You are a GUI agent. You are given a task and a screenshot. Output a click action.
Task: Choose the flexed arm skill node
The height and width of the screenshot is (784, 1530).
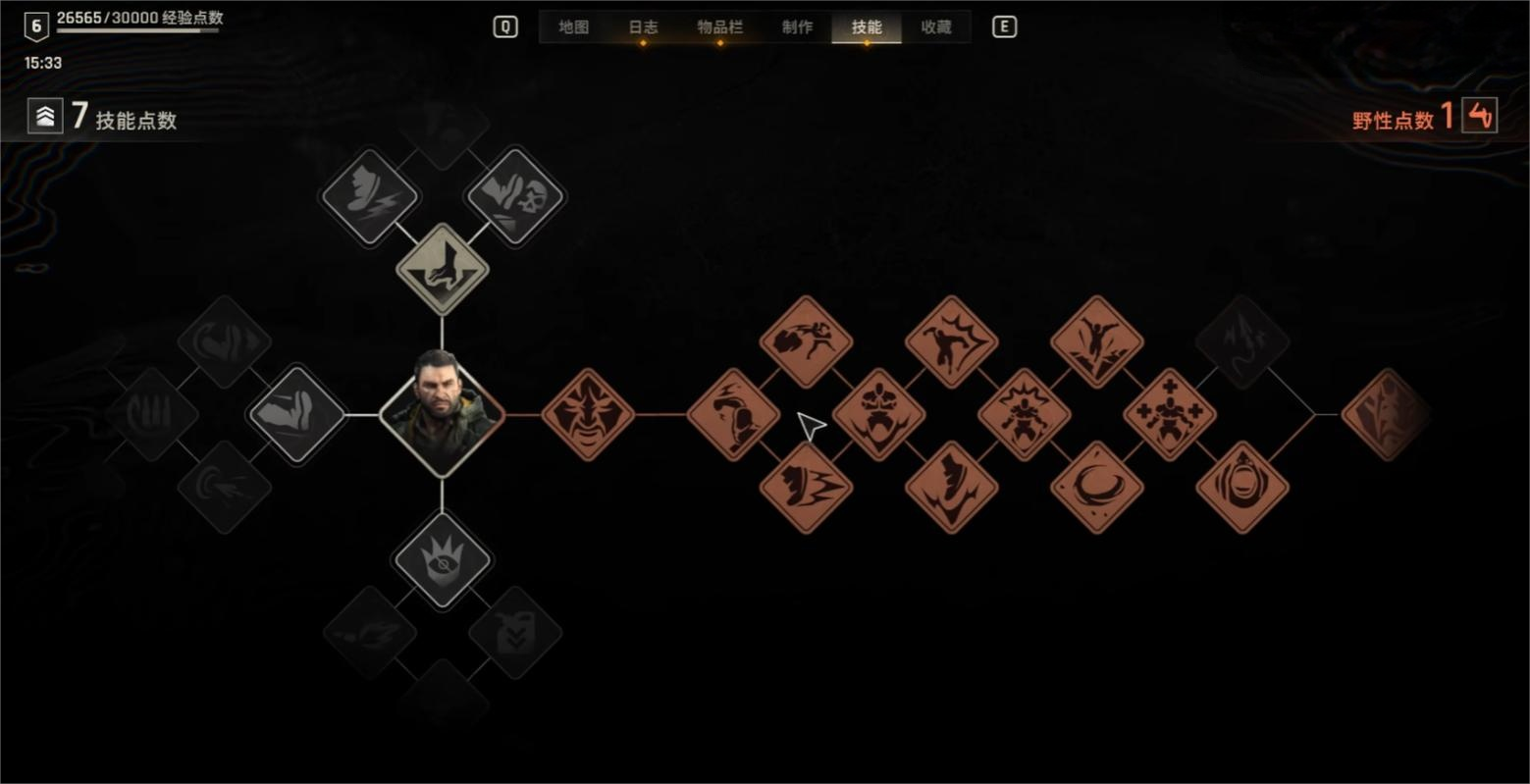coord(296,414)
